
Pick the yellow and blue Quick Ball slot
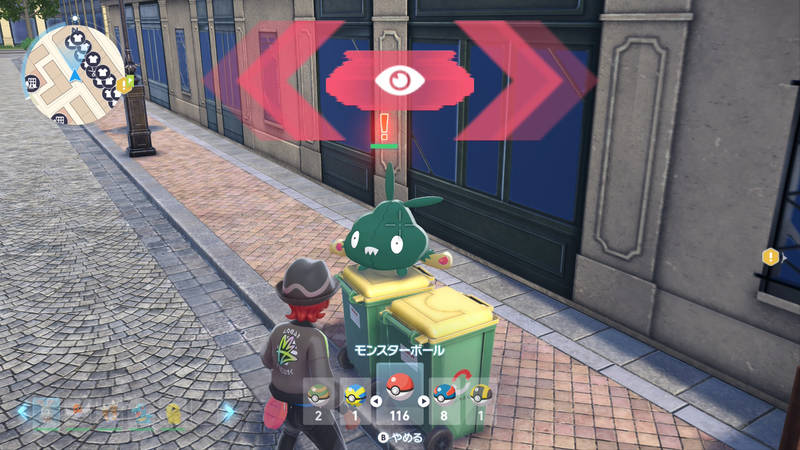[353, 394]
